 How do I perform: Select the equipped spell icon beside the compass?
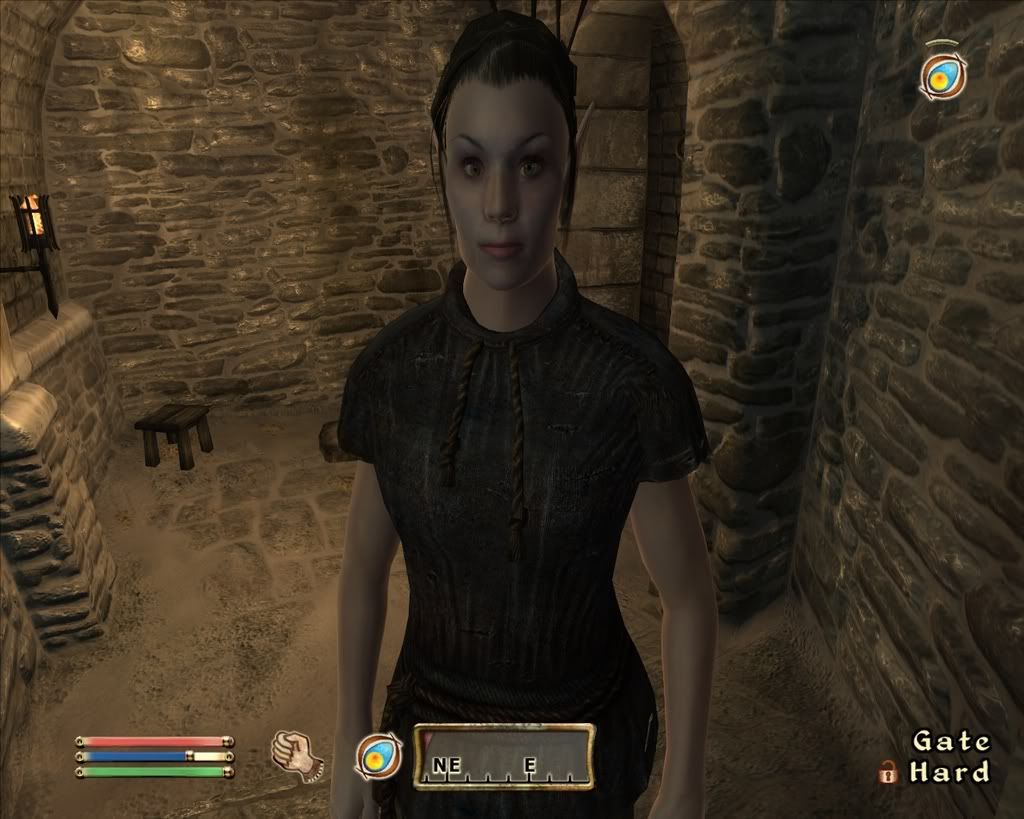(379, 756)
